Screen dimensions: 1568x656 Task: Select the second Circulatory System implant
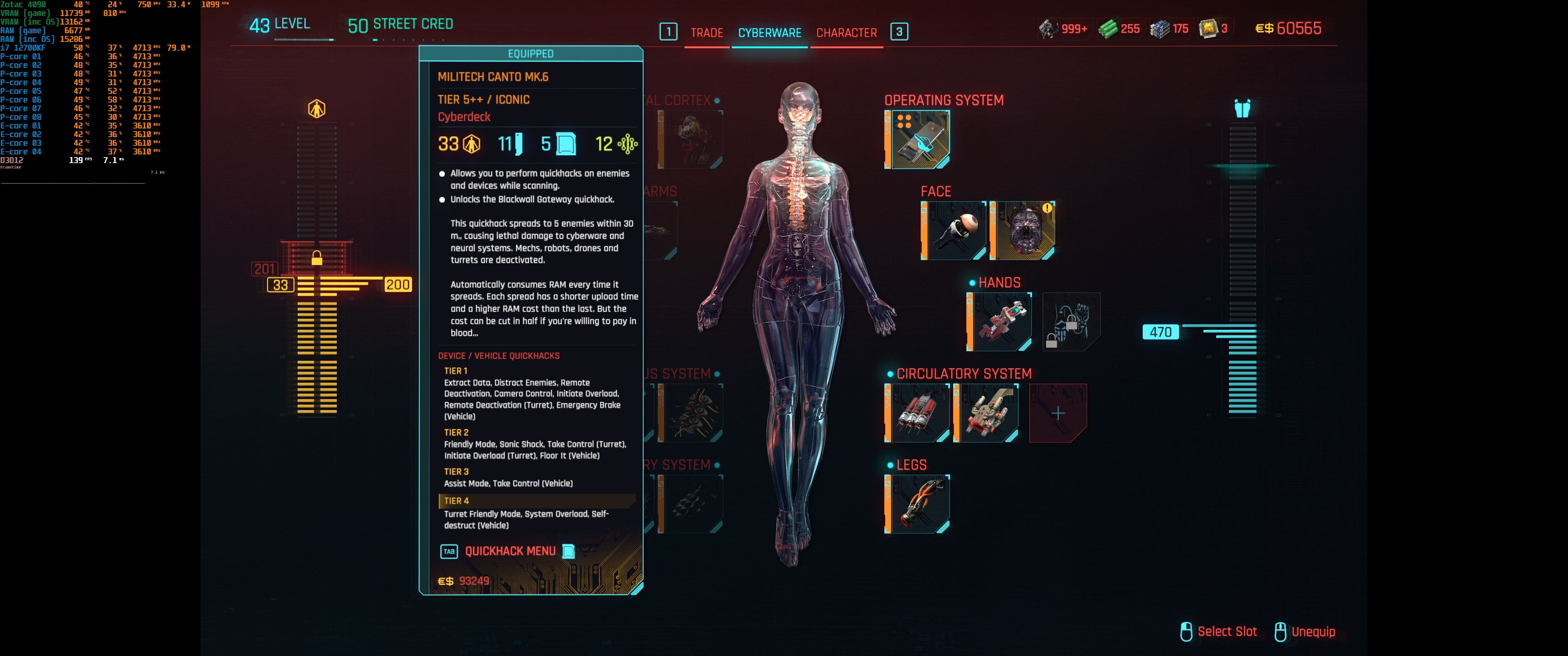(987, 413)
